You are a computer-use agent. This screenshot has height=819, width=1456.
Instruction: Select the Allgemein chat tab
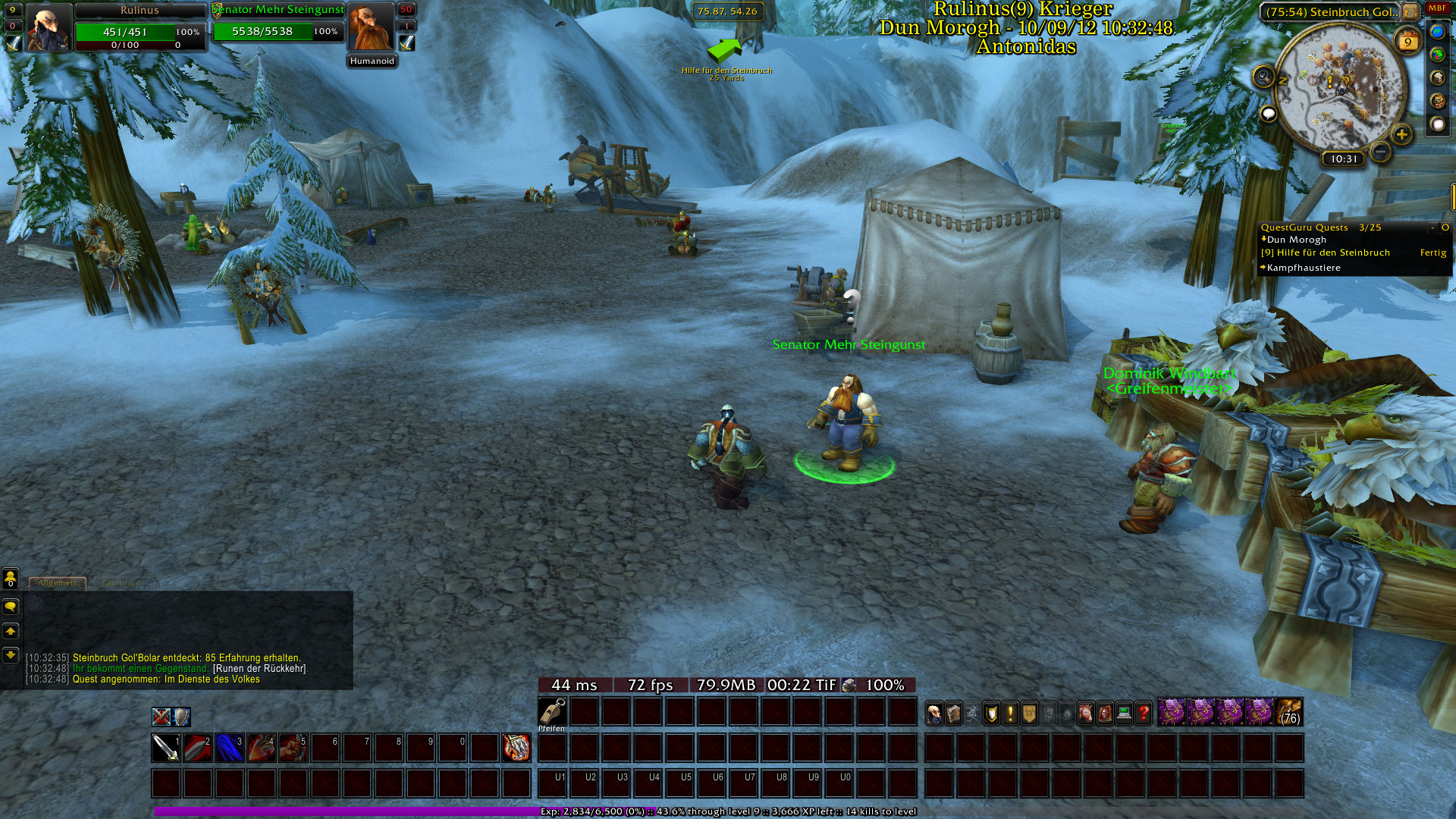pos(58,583)
